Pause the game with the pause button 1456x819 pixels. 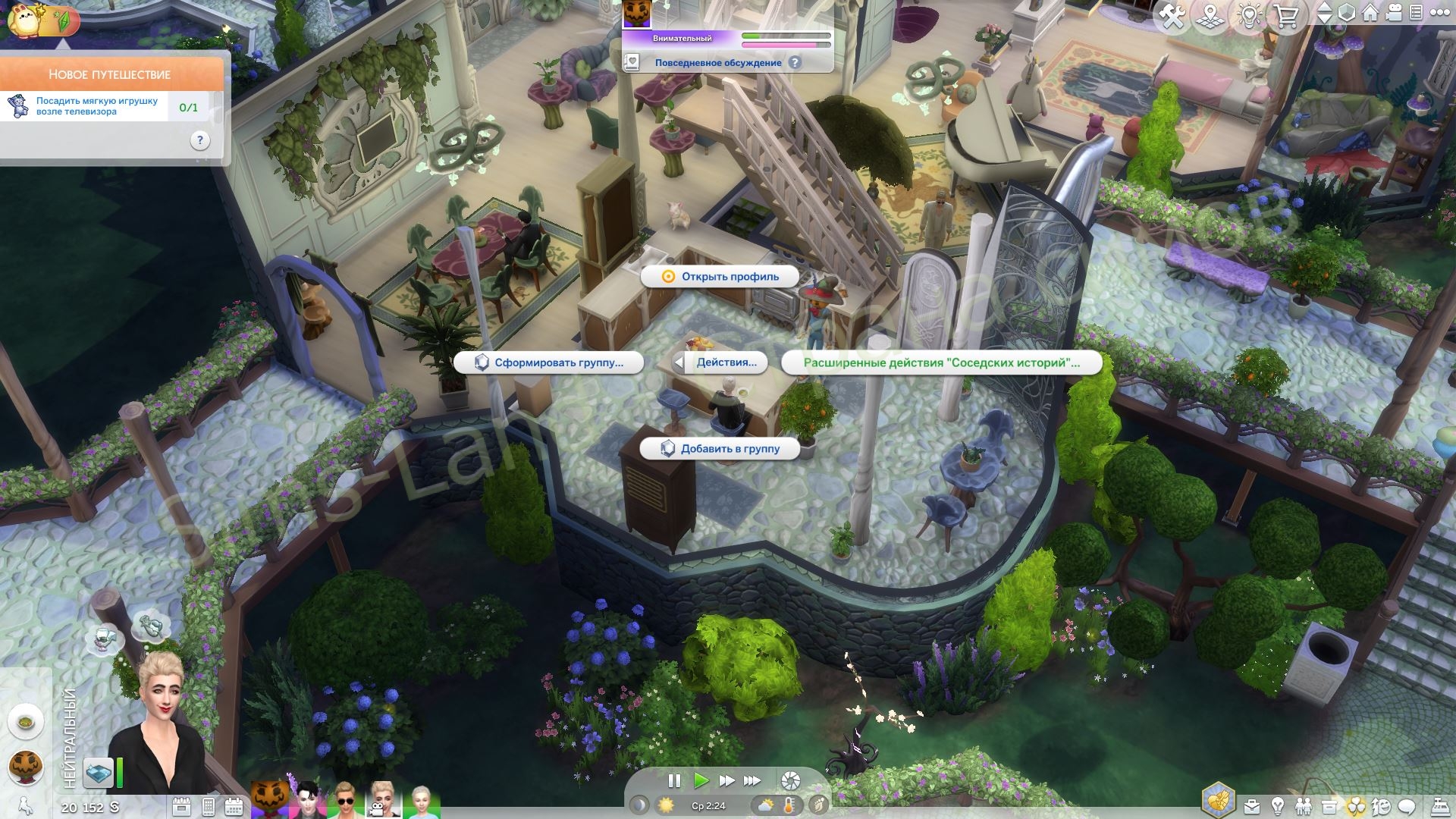coord(673,780)
